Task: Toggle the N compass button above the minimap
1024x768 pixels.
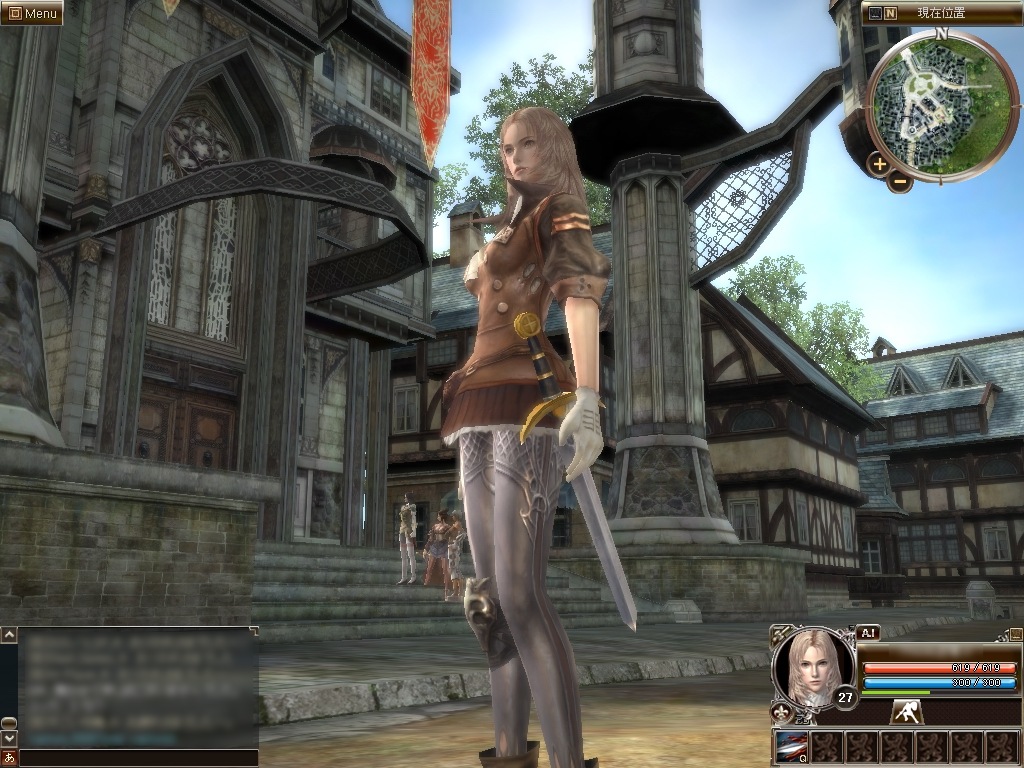Action: click(890, 14)
